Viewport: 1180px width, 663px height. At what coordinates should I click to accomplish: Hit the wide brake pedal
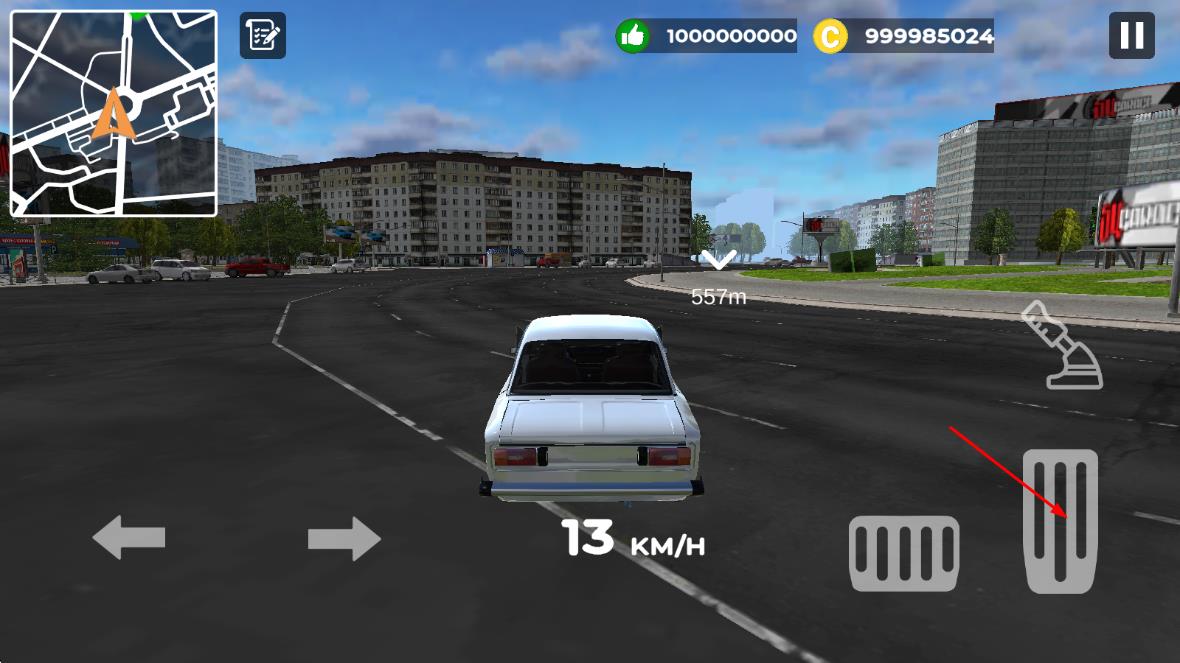pos(904,553)
